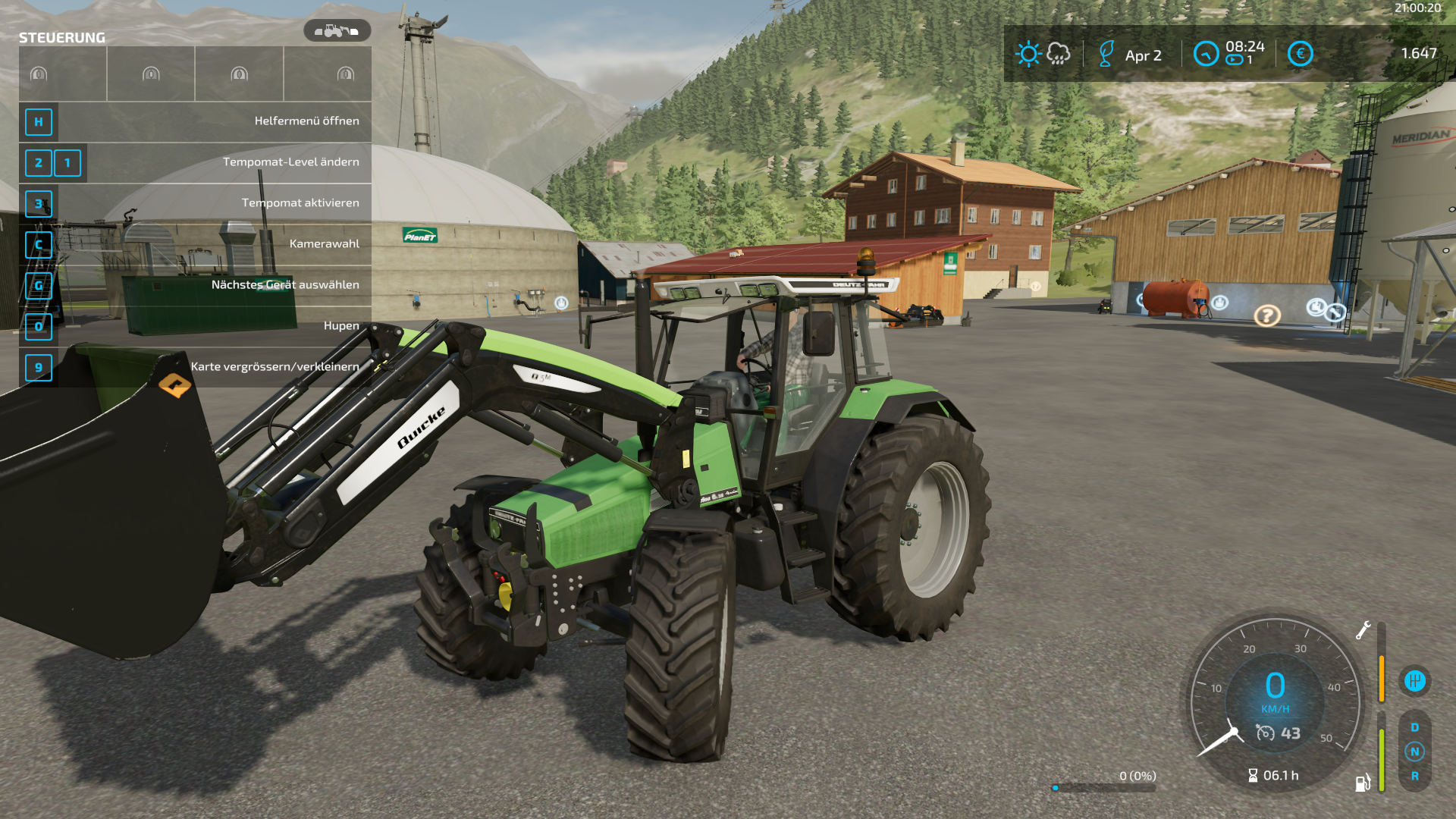Click the blue gearbox shift icon

tap(1414, 680)
